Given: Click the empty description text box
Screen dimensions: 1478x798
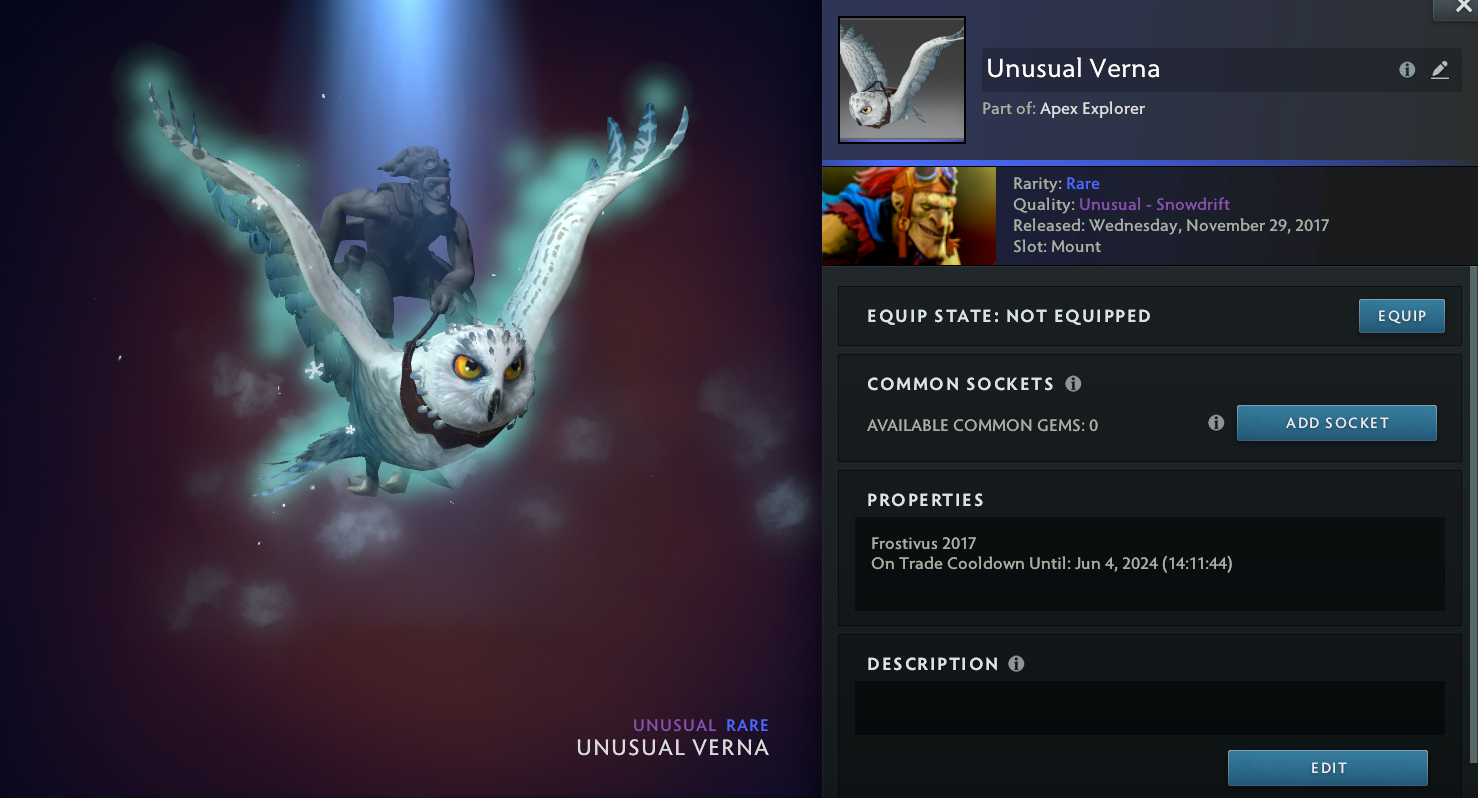Looking at the screenshot, I should [x=1149, y=708].
